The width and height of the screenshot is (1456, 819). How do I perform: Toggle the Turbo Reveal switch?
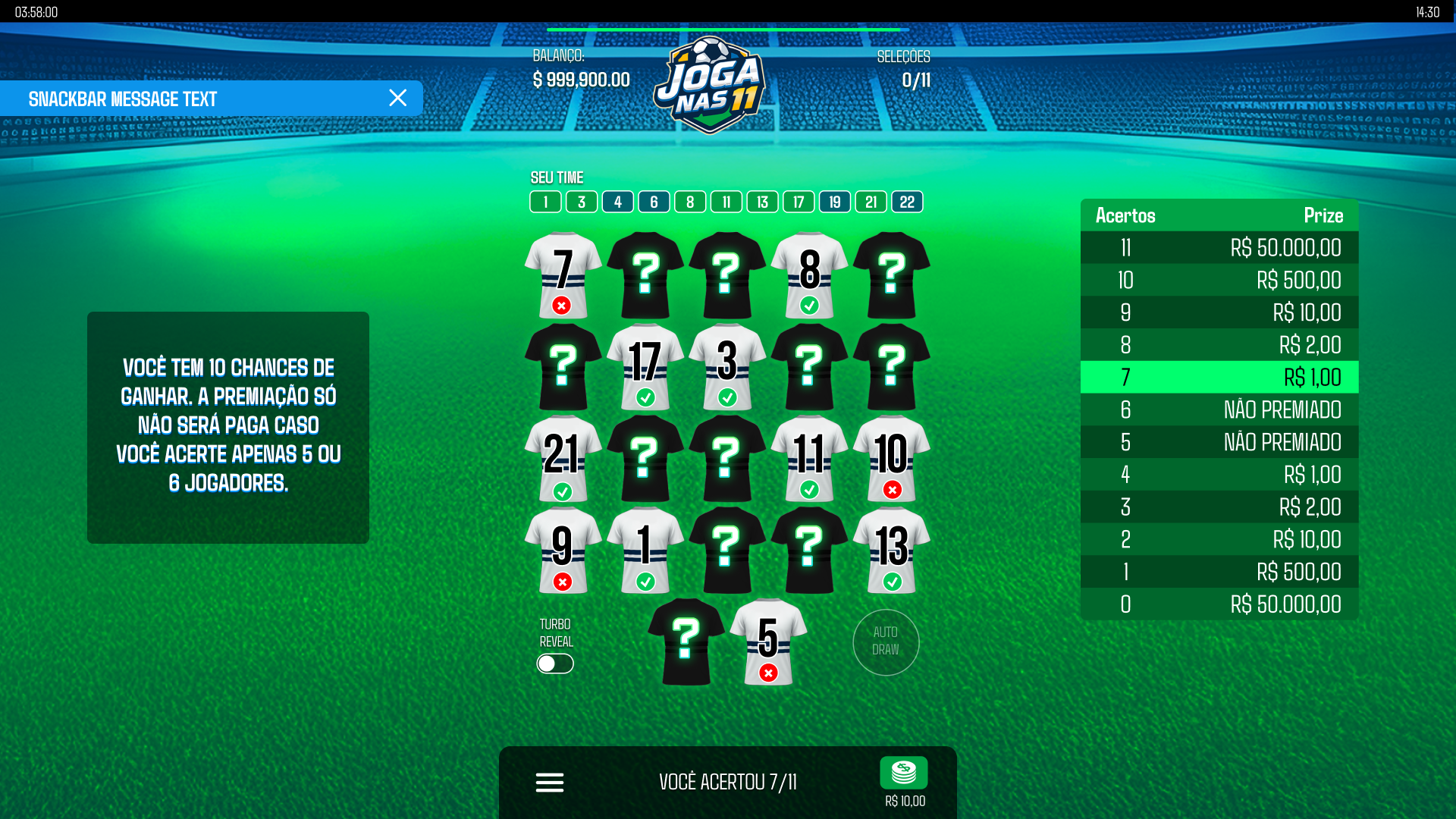(x=555, y=664)
